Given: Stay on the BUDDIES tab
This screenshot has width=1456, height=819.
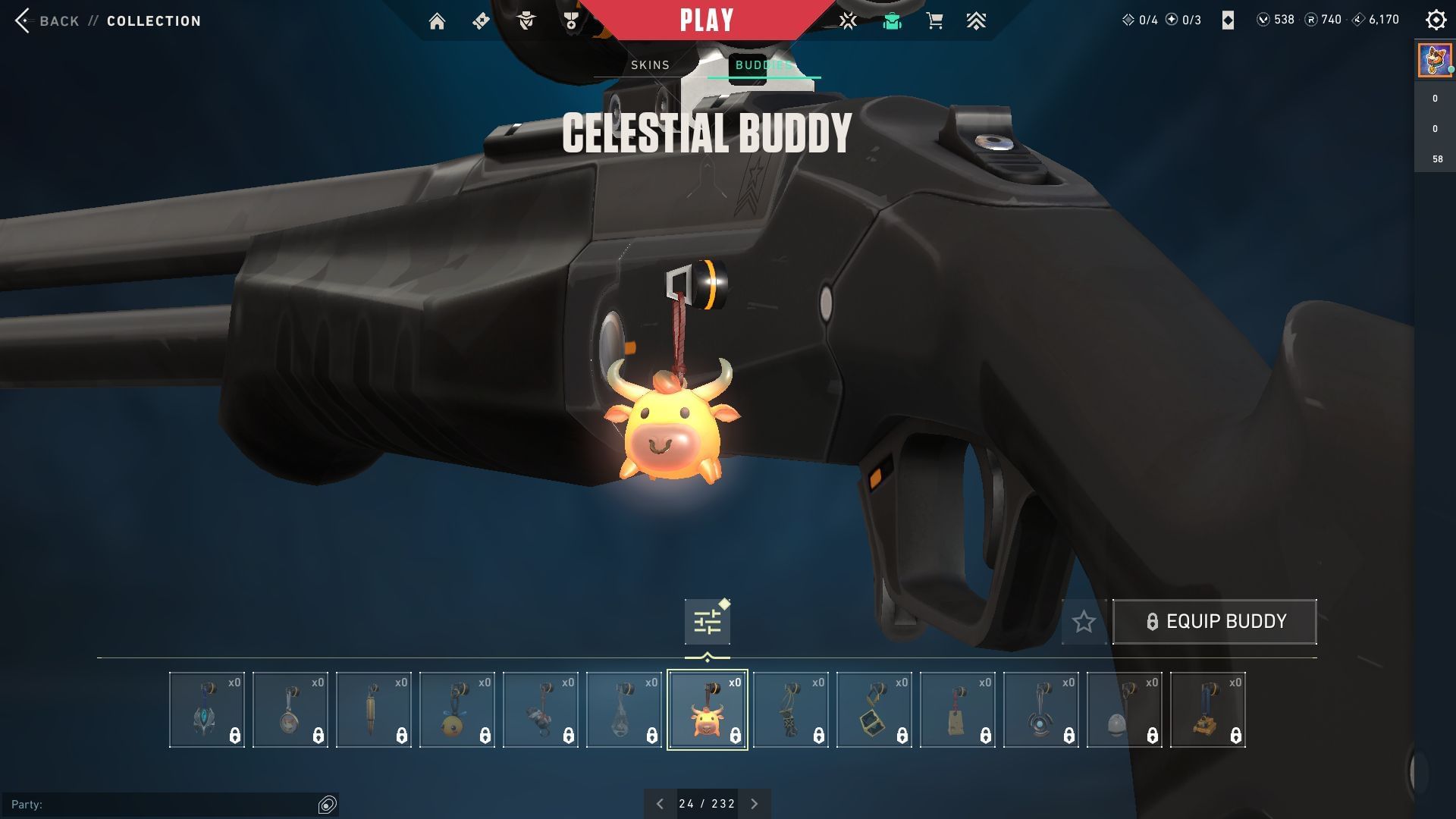Looking at the screenshot, I should 764,65.
